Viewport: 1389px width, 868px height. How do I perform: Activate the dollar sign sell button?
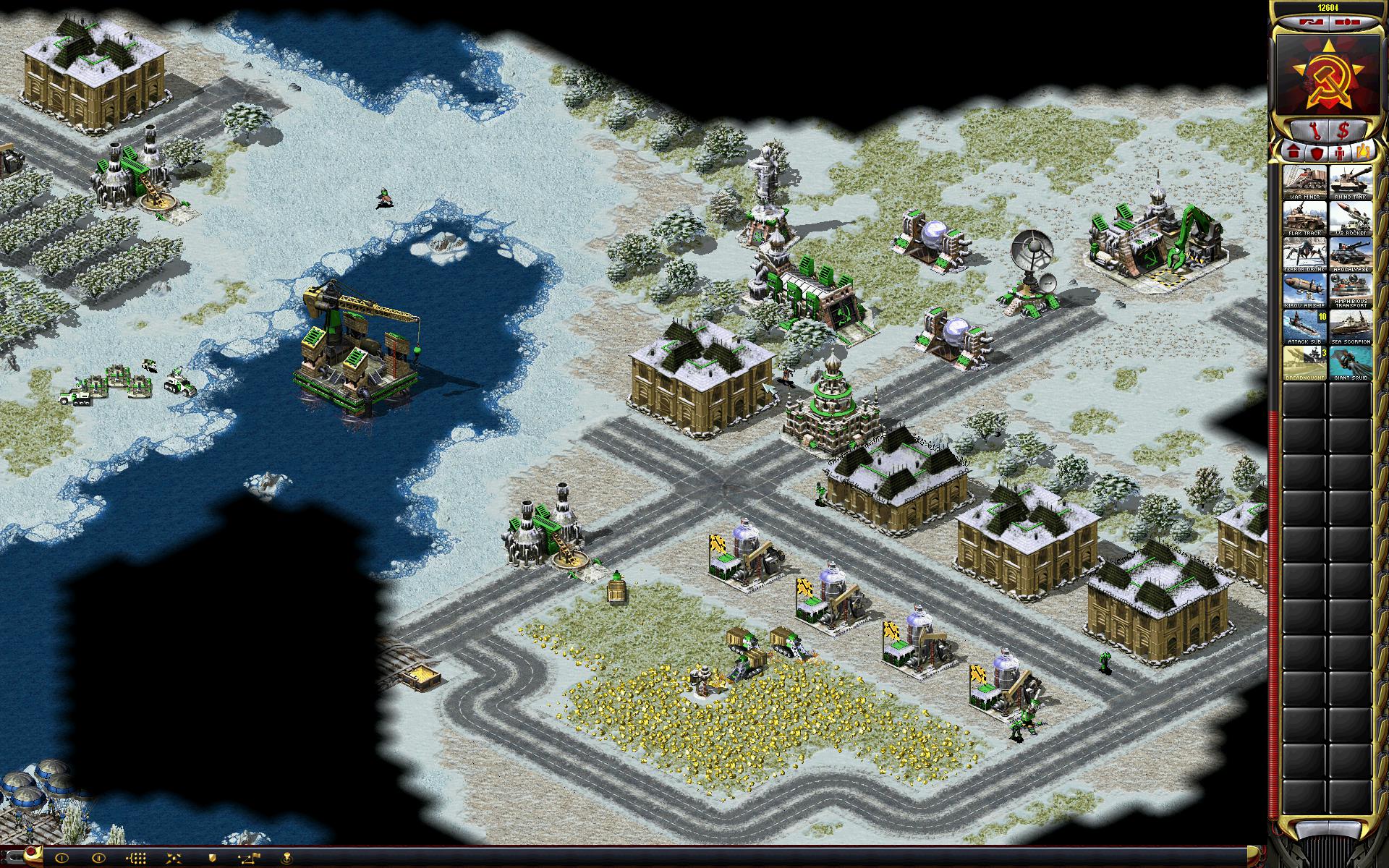(x=1343, y=131)
